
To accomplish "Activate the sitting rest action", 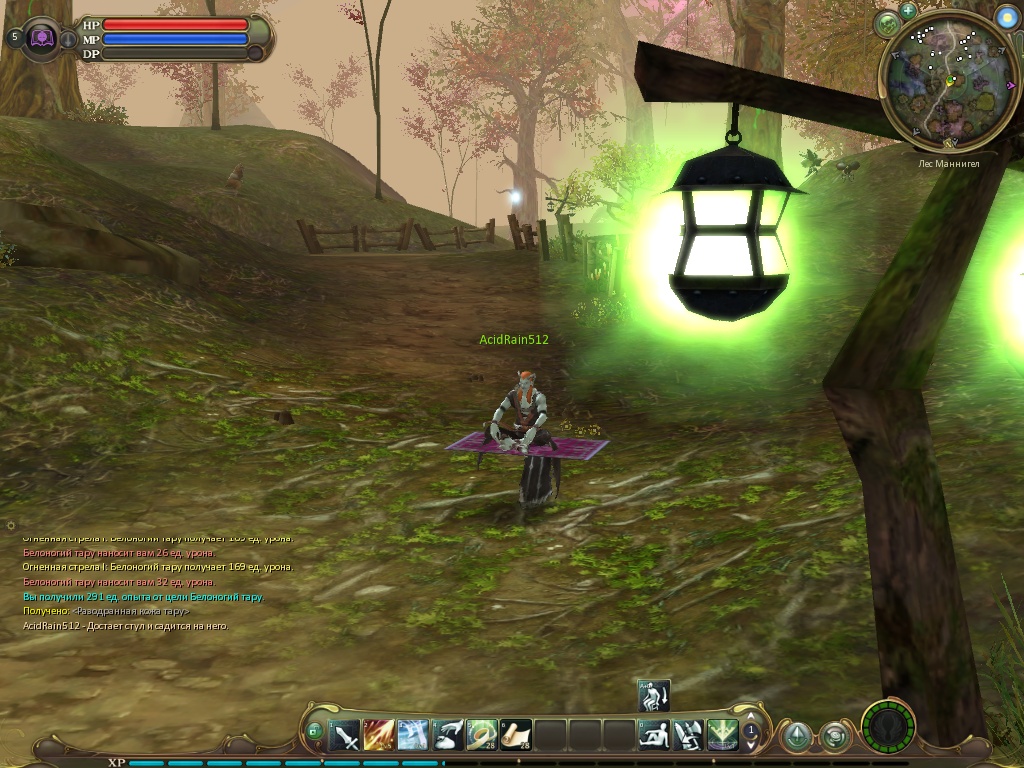I will [654, 737].
